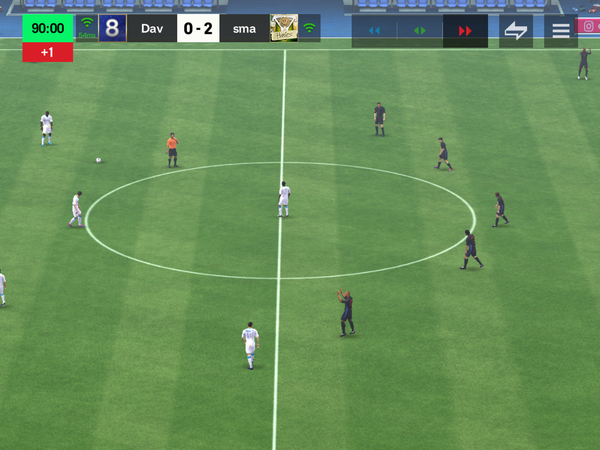Viewport: 600px width, 450px height.
Task: Open the substitutions swap arrows button
Action: (516, 30)
